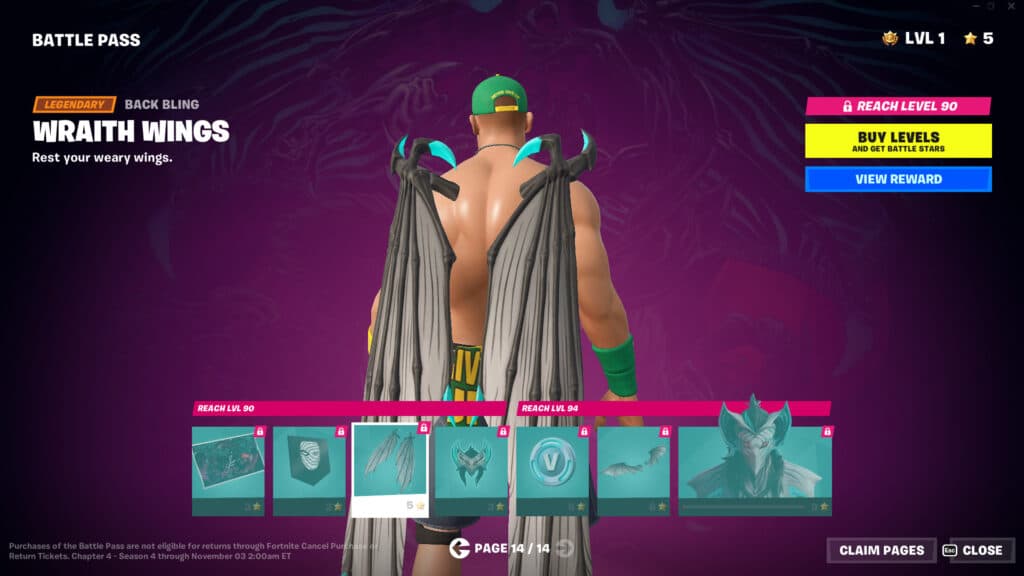Close the game window from title bar
Screen dimensions: 1024x576
(1009, 6)
